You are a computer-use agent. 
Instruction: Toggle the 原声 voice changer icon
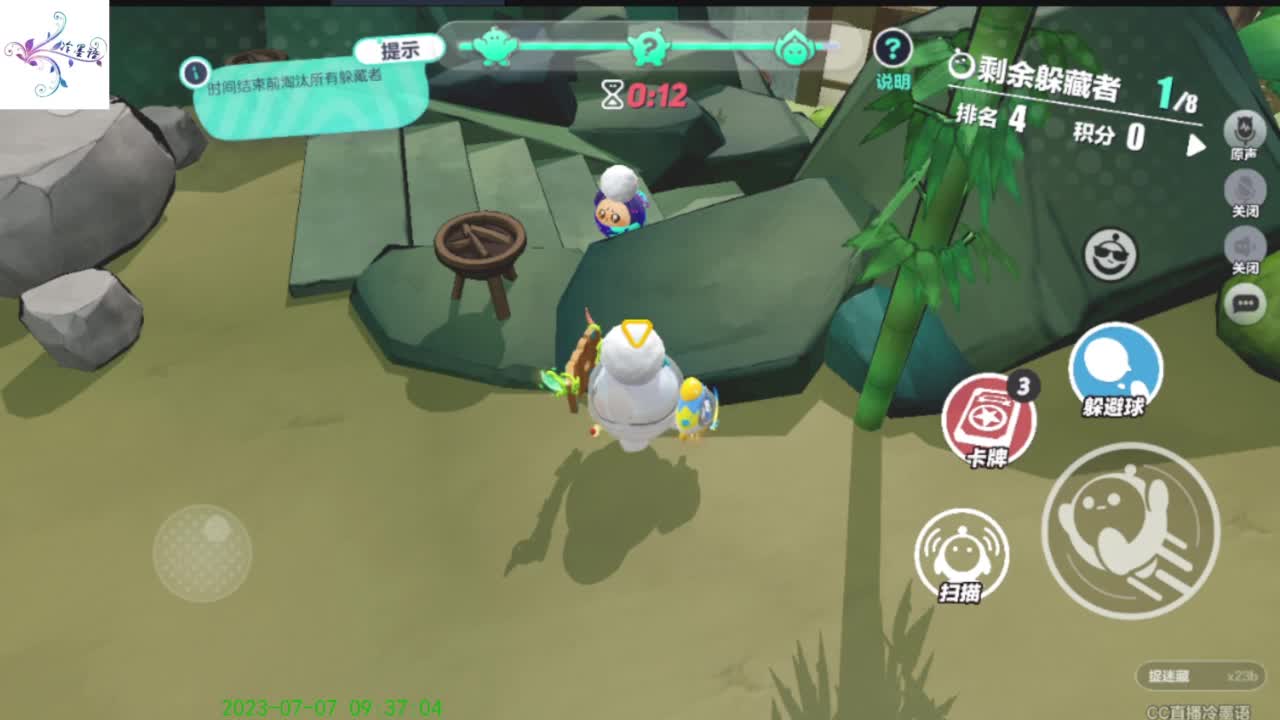point(1244,131)
